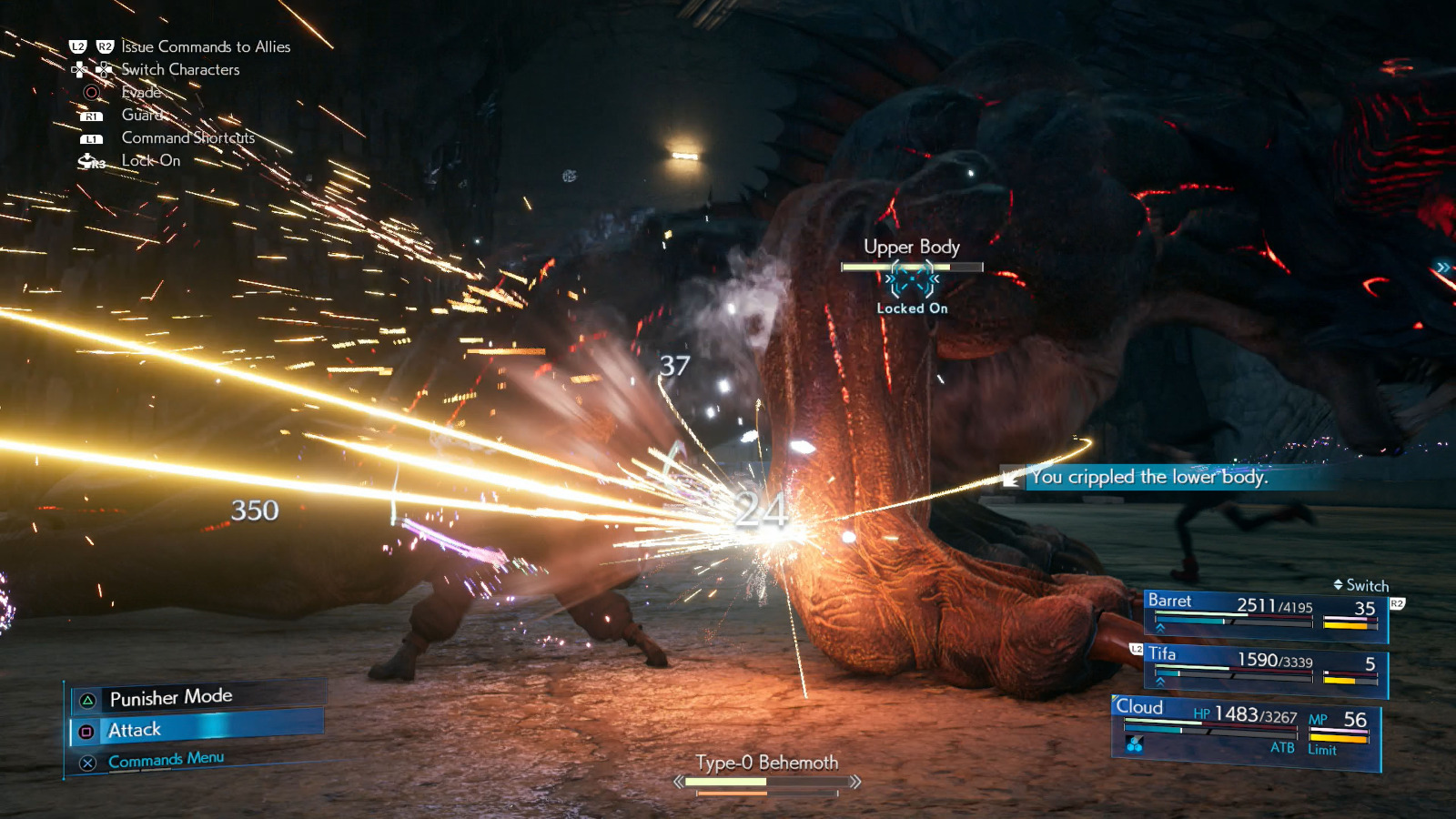Select the R1 Guard button icon
This screenshot has width=1456, height=819.
pos(90,115)
